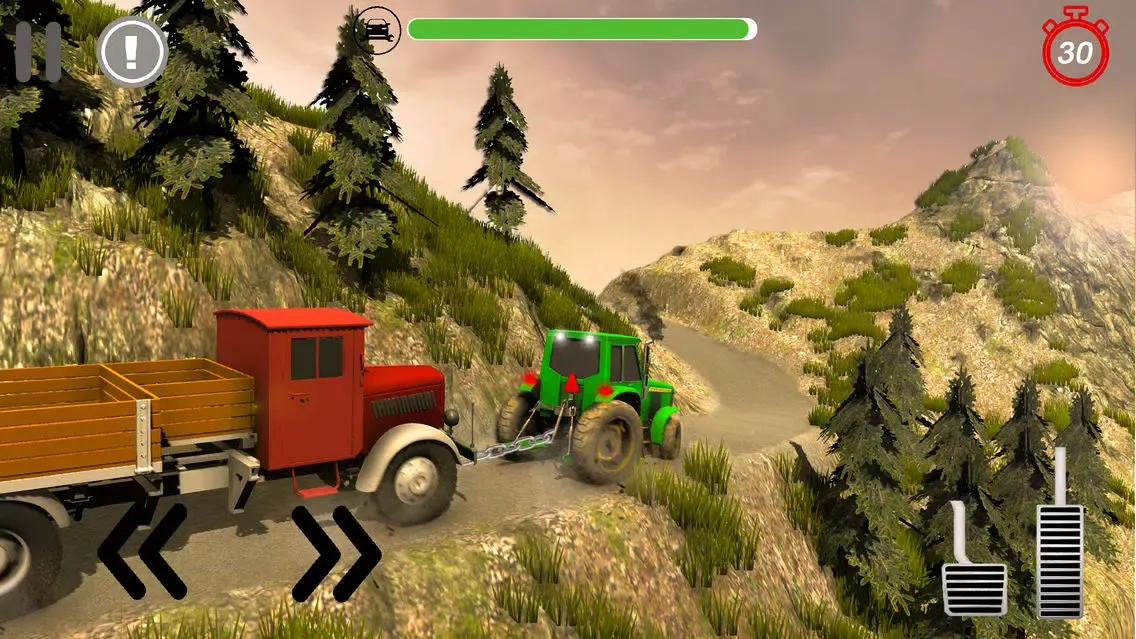Image resolution: width=1136 pixels, height=639 pixels.
Task: Pause the game with the pause button
Action: point(38,51)
